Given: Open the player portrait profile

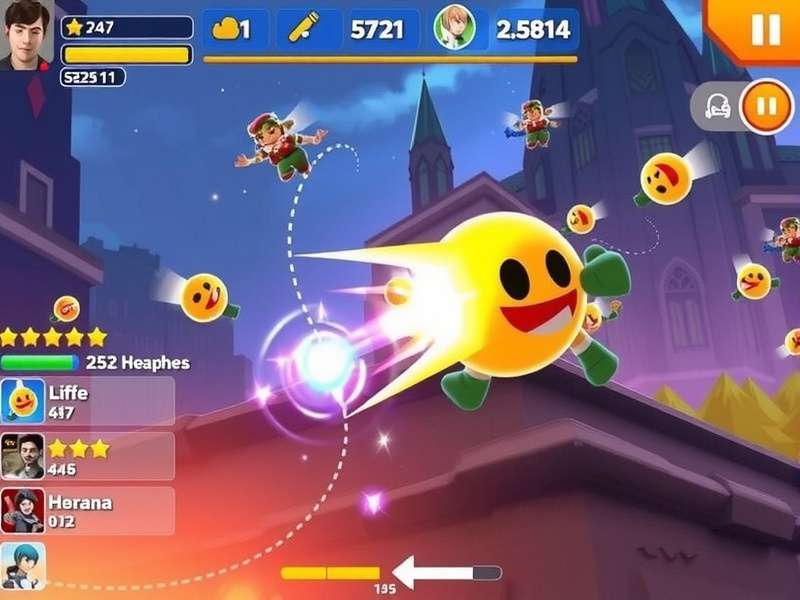Looking at the screenshot, I should (27, 35).
